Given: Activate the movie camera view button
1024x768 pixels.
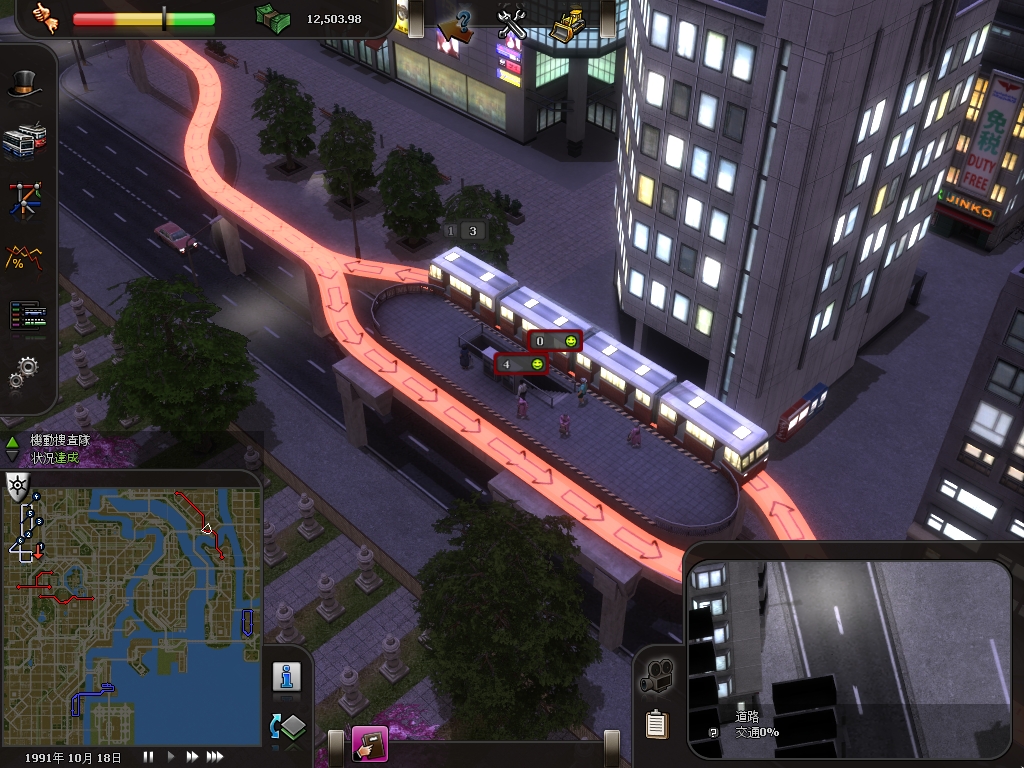Looking at the screenshot, I should pos(656,676).
